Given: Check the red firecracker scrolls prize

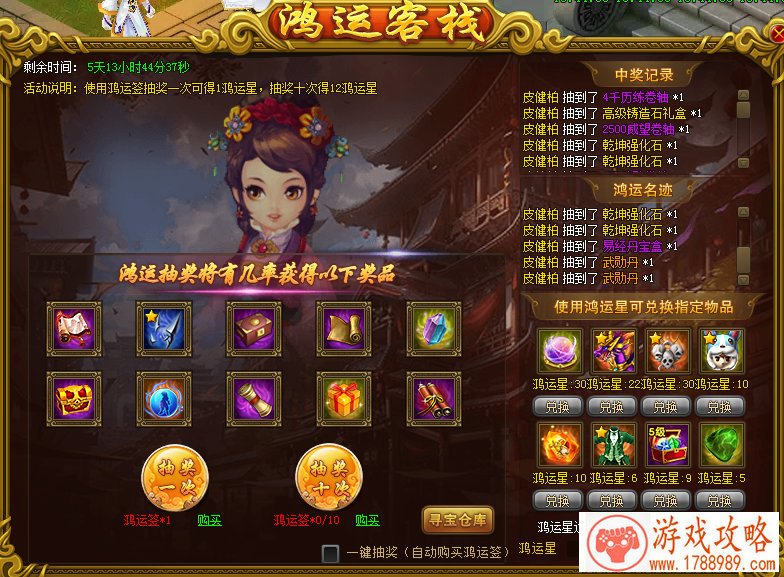Looking at the screenshot, I should point(434,398).
